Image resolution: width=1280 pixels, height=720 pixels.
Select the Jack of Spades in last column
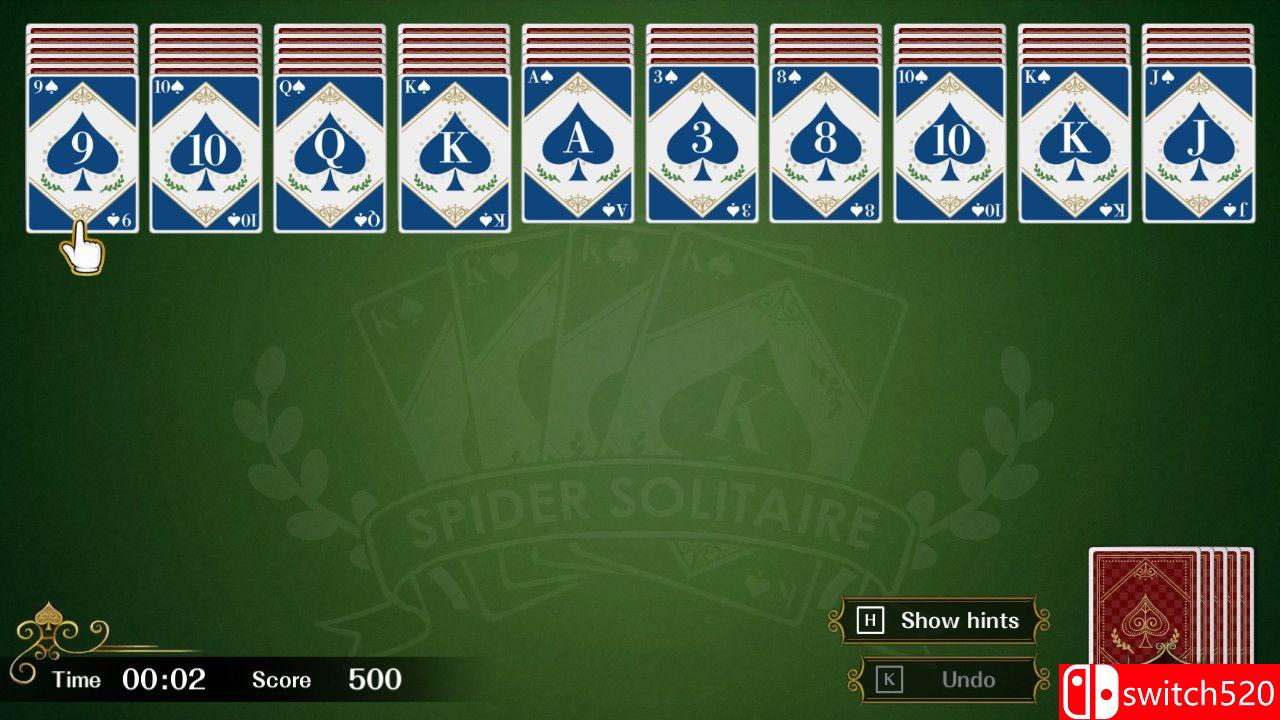pyautogui.click(x=1198, y=150)
